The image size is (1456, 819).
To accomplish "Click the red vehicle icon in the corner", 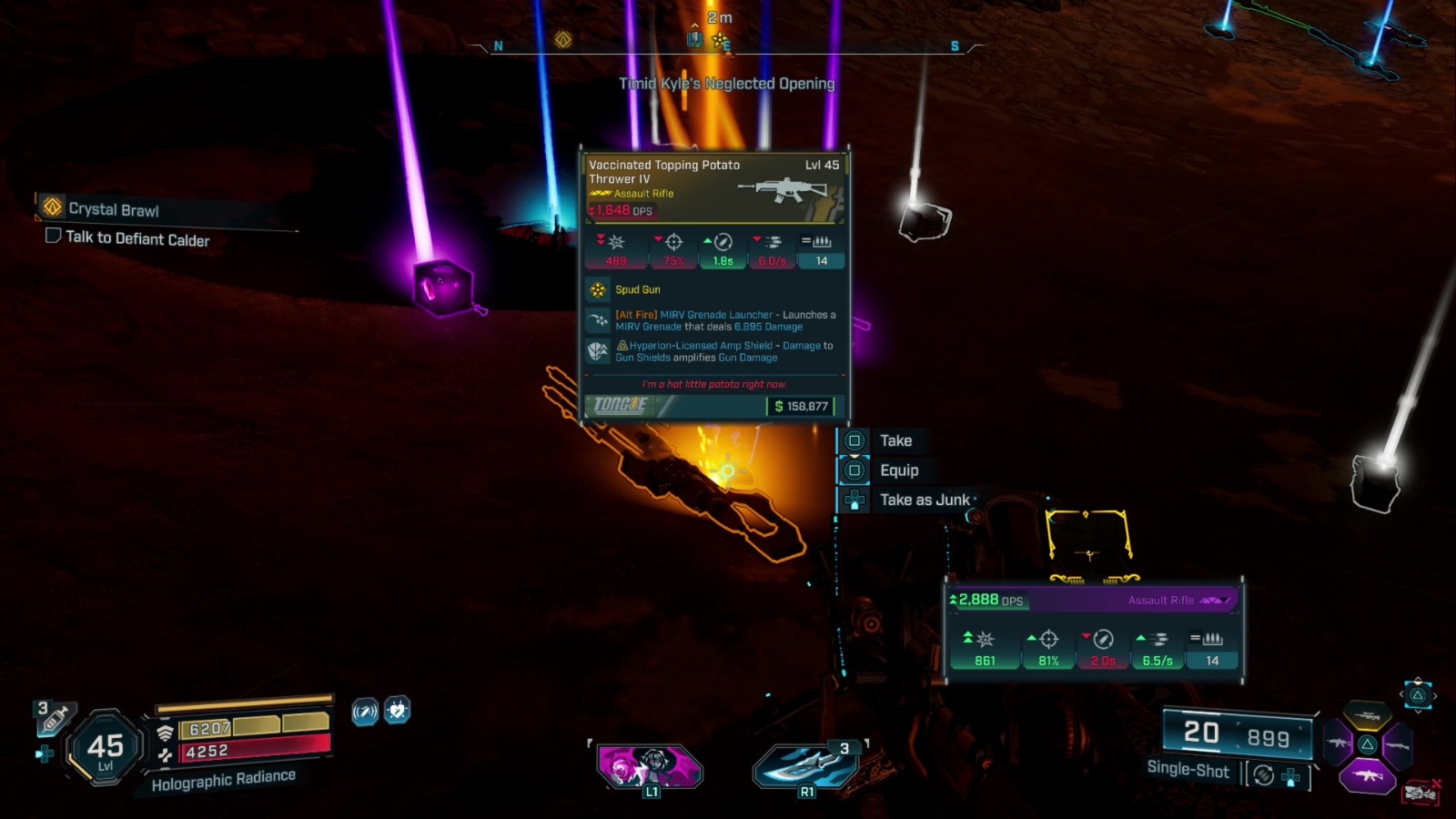I will (x=1421, y=794).
